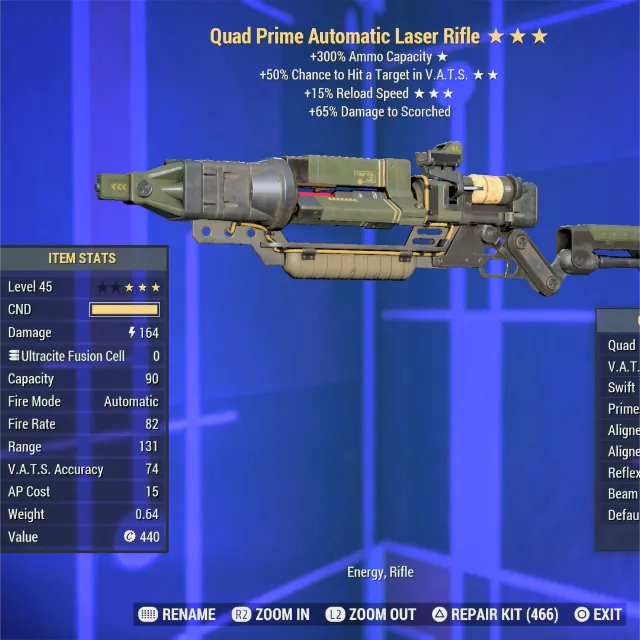Choose the RENAME option

(x=178, y=614)
